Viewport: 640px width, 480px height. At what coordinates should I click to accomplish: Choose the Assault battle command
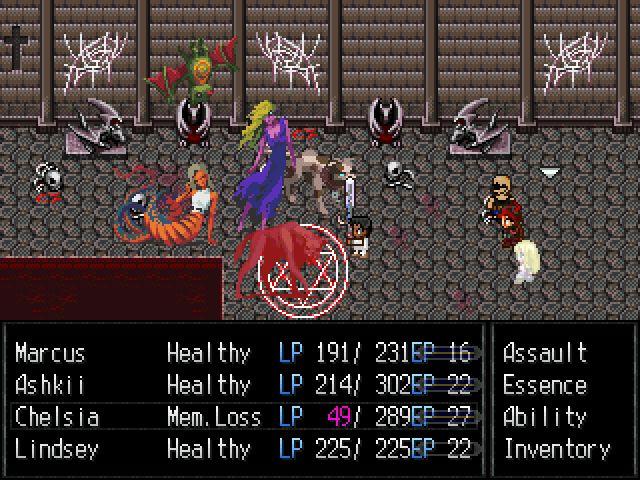(x=544, y=353)
